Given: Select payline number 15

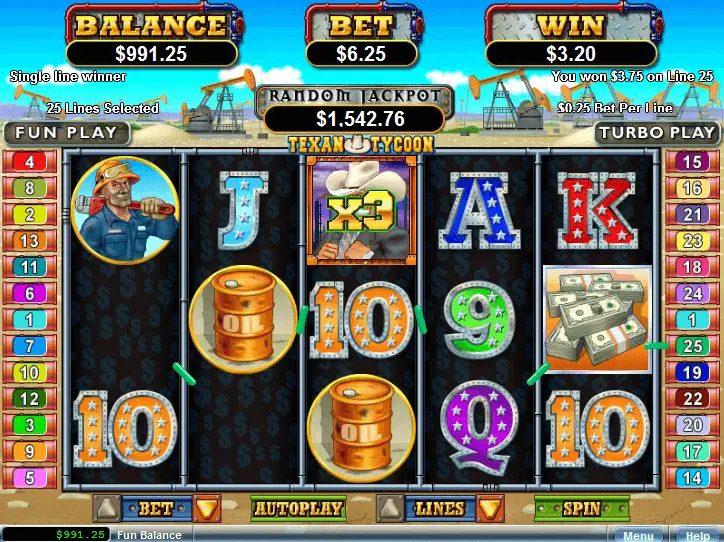Looking at the screenshot, I should 691,162.
